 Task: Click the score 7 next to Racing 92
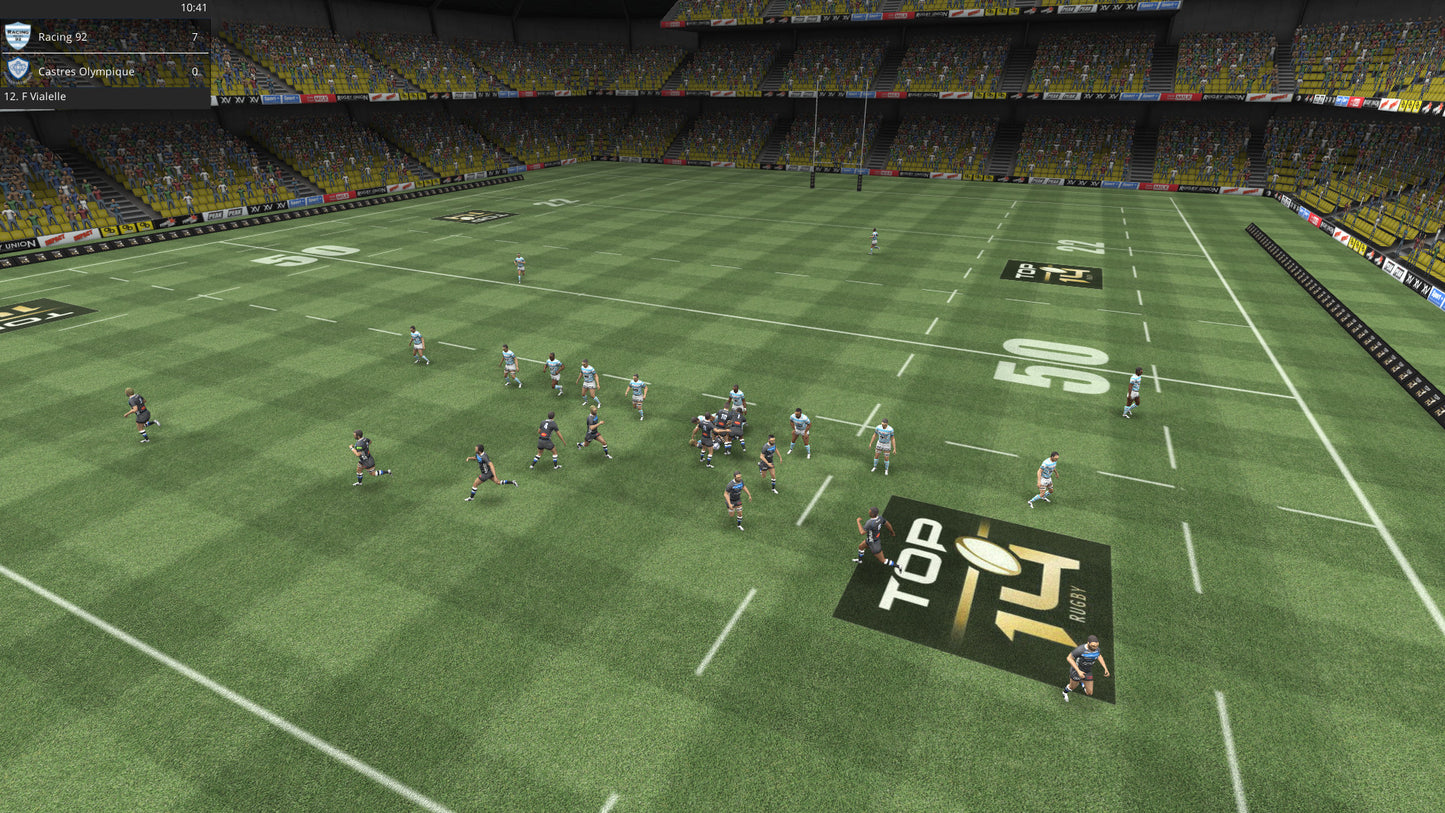tap(196, 36)
